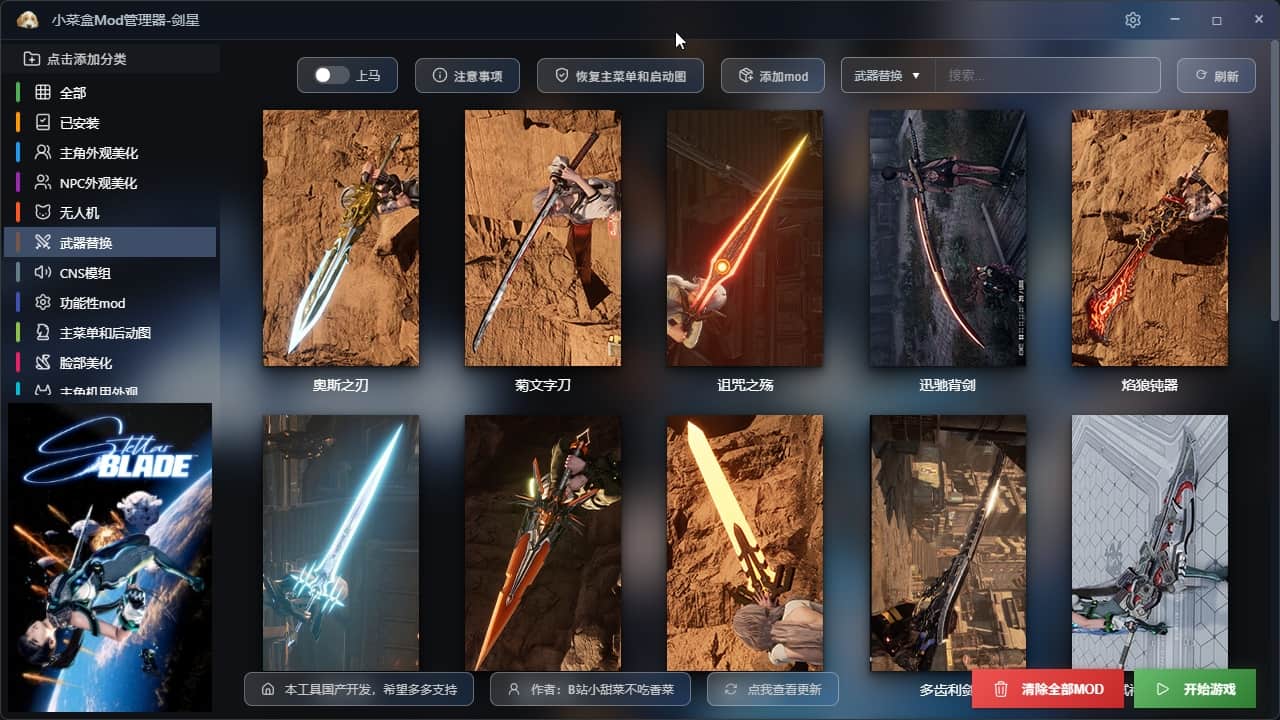Refresh the list with 刷新
The image size is (1280, 720).
pos(1215,76)
